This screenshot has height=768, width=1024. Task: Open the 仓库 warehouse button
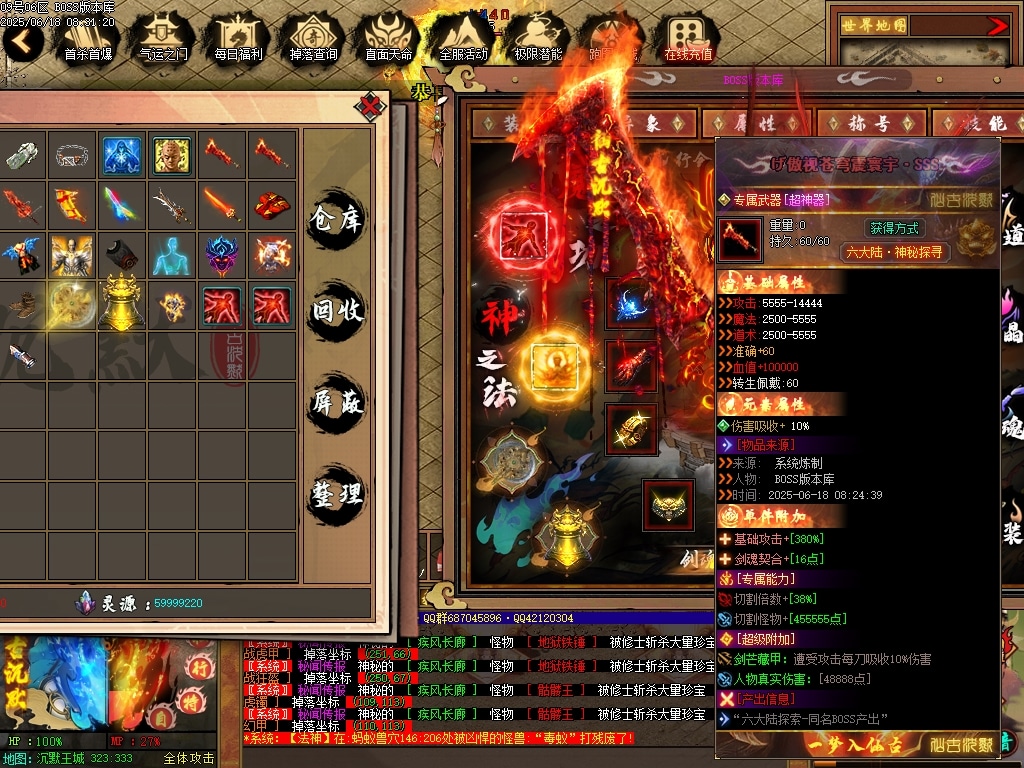(336, 217)
